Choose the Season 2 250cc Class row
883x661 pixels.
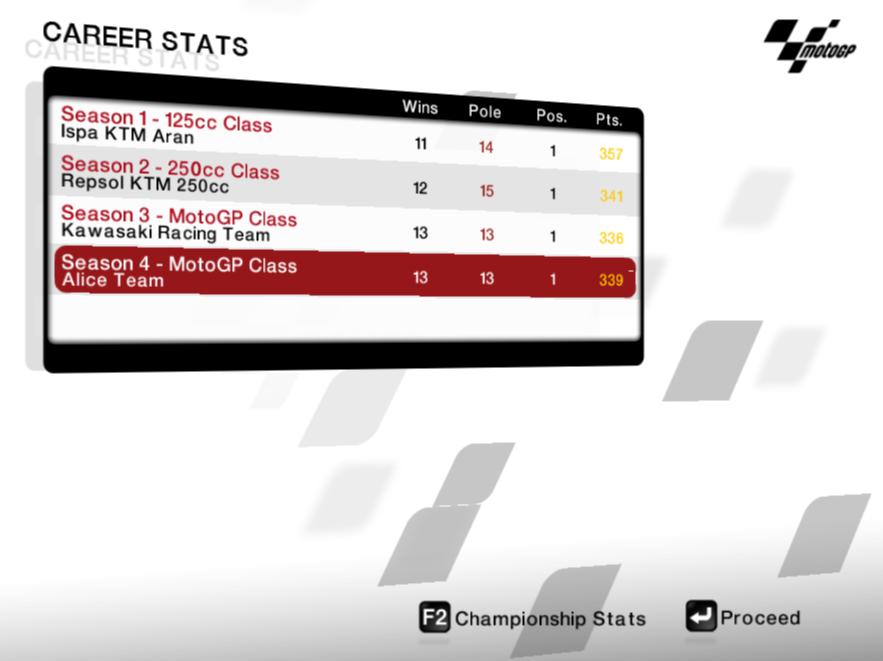pyautogui.click(x=340, y=180)
